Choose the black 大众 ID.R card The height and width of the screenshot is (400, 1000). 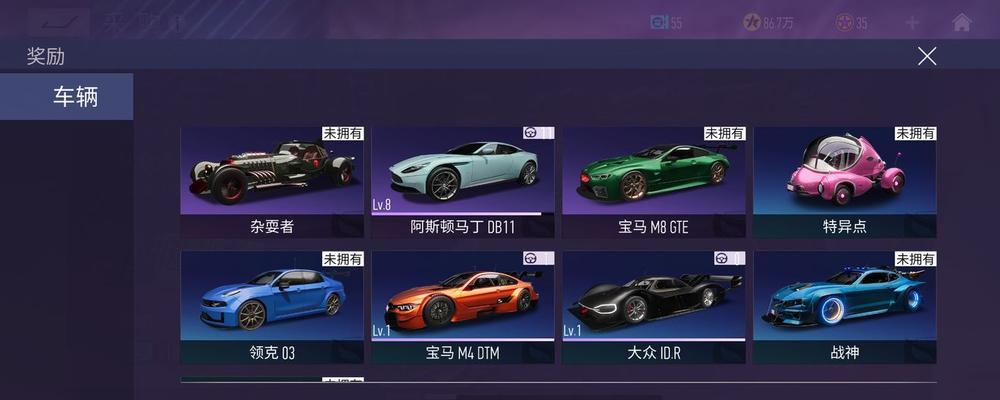pos(654,306)
